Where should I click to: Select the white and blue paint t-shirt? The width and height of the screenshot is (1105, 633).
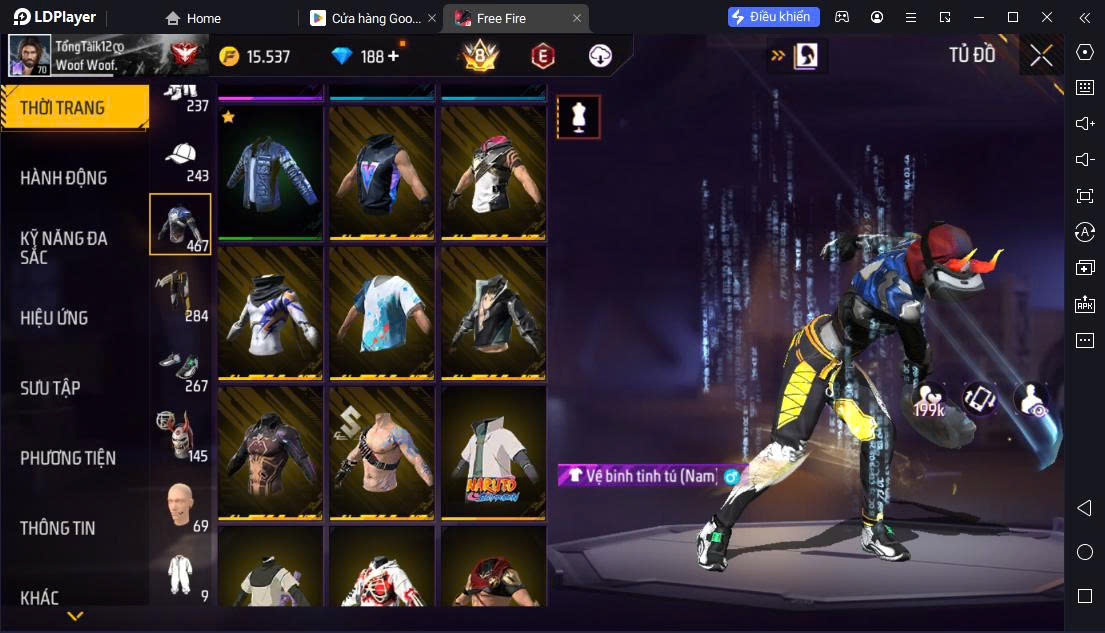click(x=382, y=313)
